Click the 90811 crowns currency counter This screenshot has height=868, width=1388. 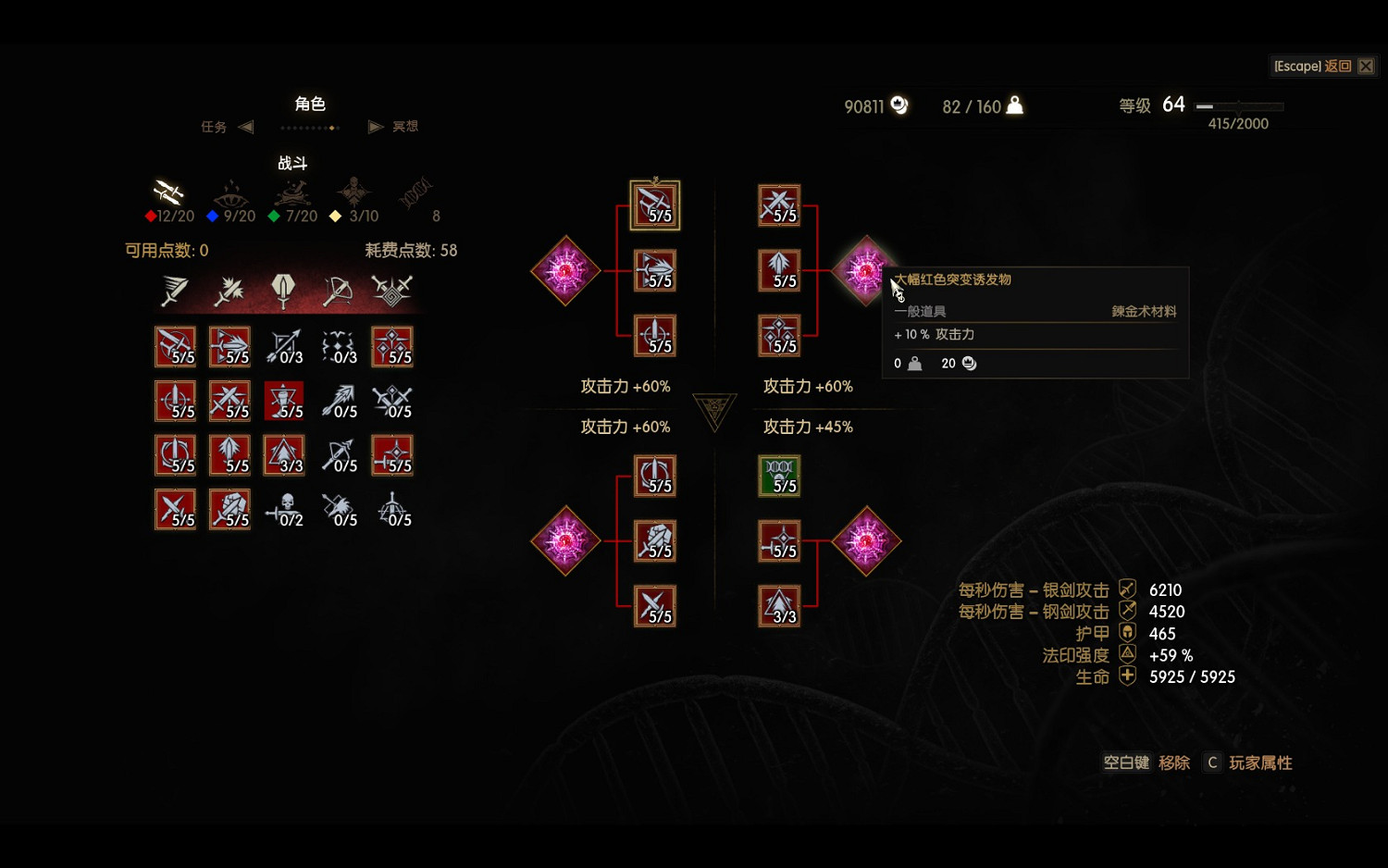pos(874,105)
